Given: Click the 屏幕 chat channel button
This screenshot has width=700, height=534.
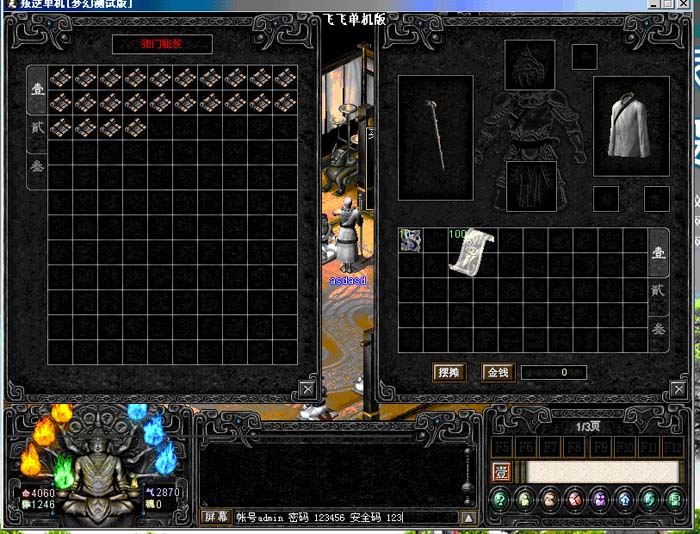Looking at the screenshot, I should 215,517.
